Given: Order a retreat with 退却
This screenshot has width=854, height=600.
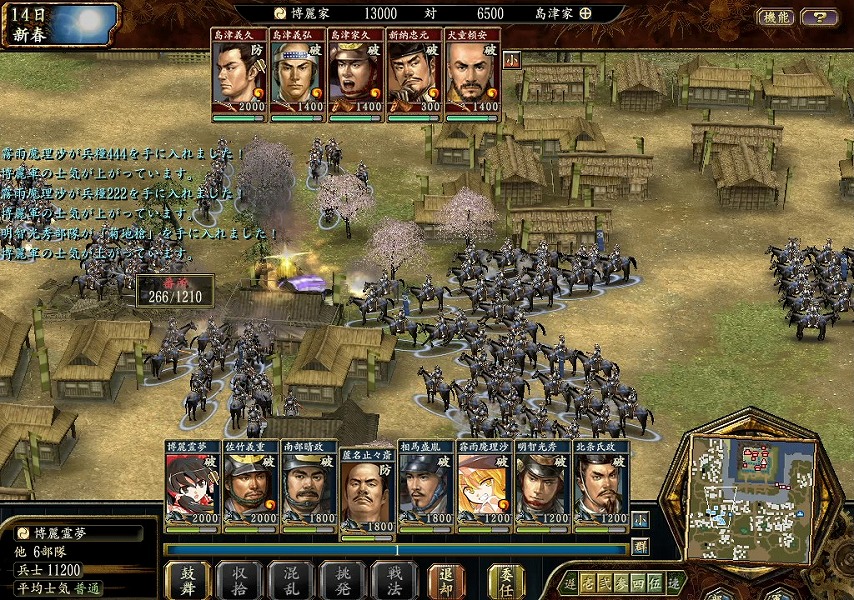Looking at the screenshot, I should (x=446, y=580).
